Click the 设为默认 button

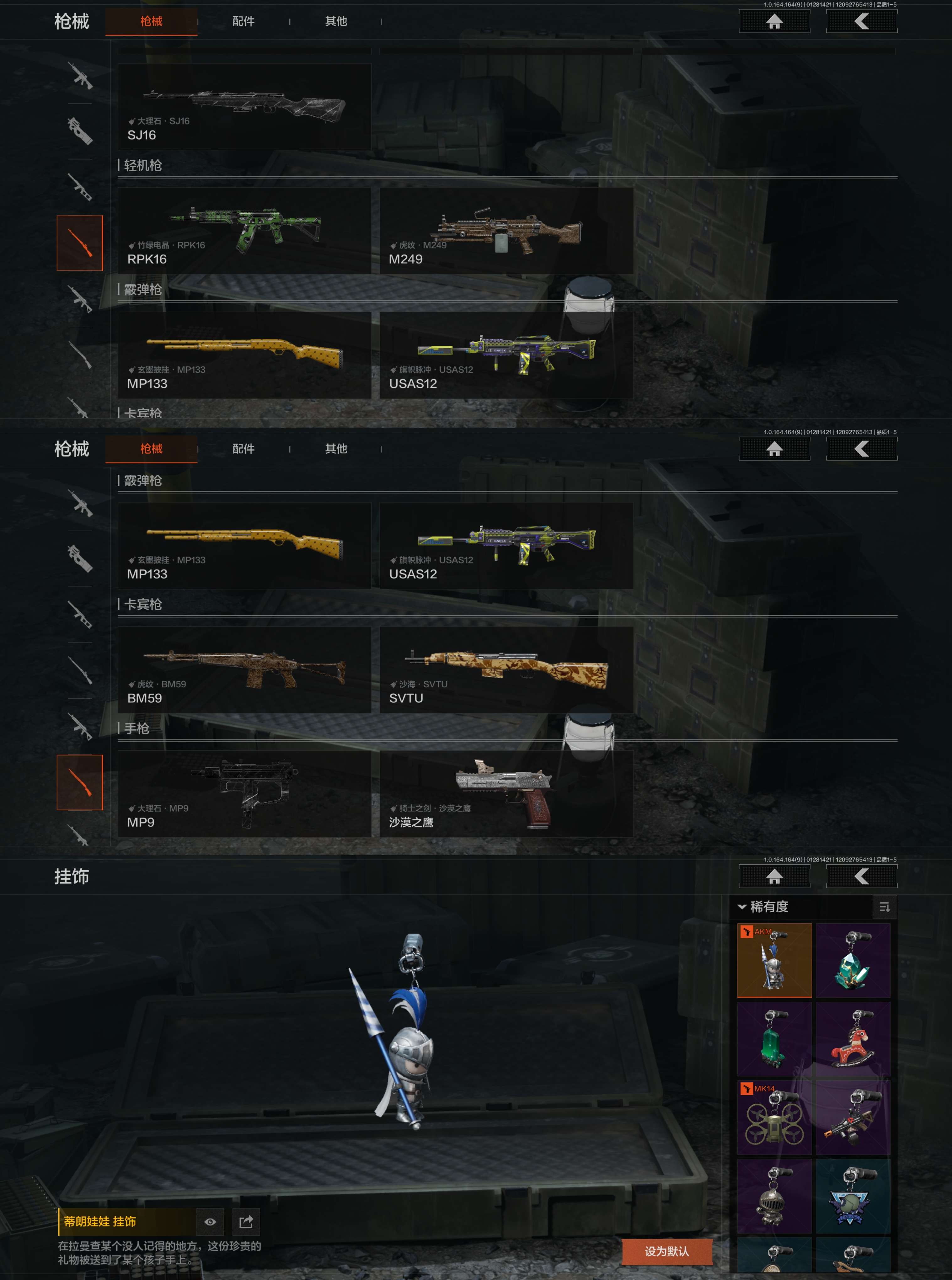pos(667,1251)
